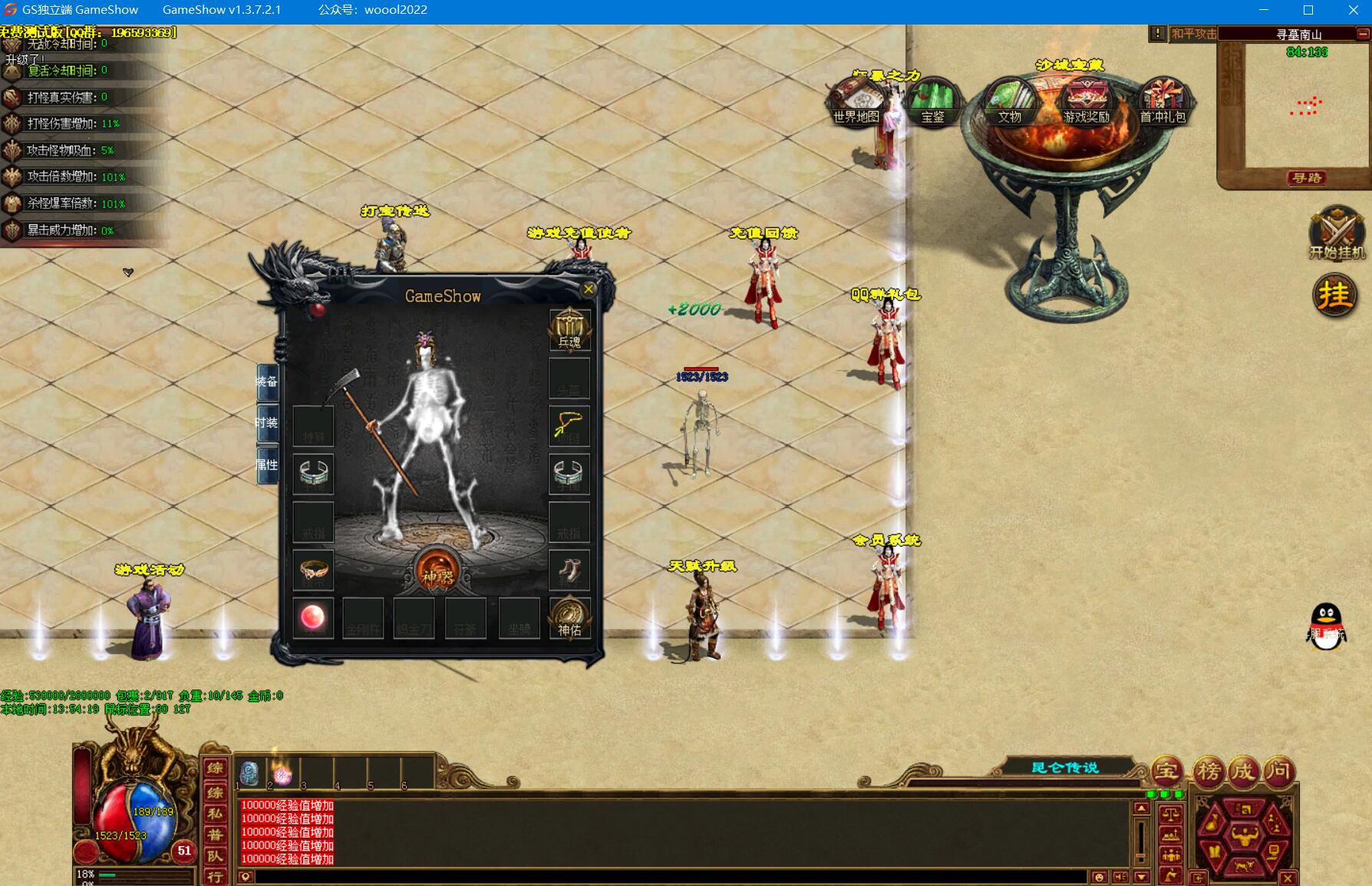Select the 兵魂 slot in character panel

[x=569, y=330]
